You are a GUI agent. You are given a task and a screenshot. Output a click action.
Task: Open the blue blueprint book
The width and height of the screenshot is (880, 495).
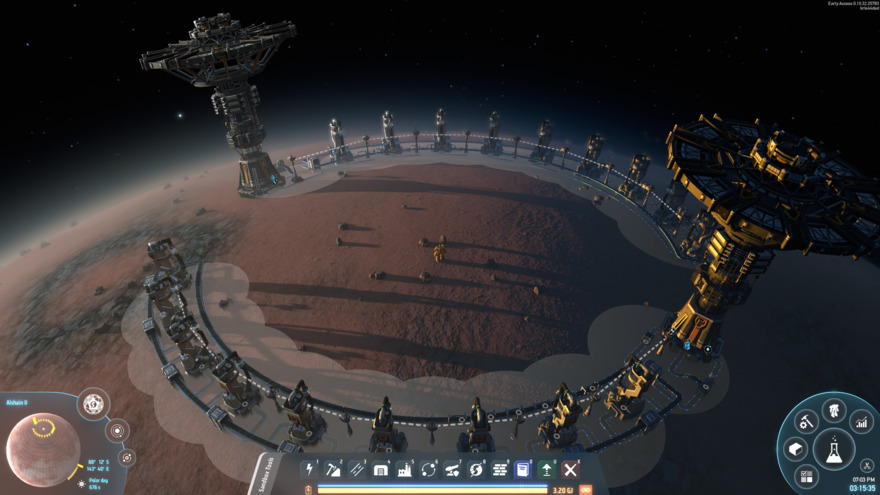tap(523, 469)
